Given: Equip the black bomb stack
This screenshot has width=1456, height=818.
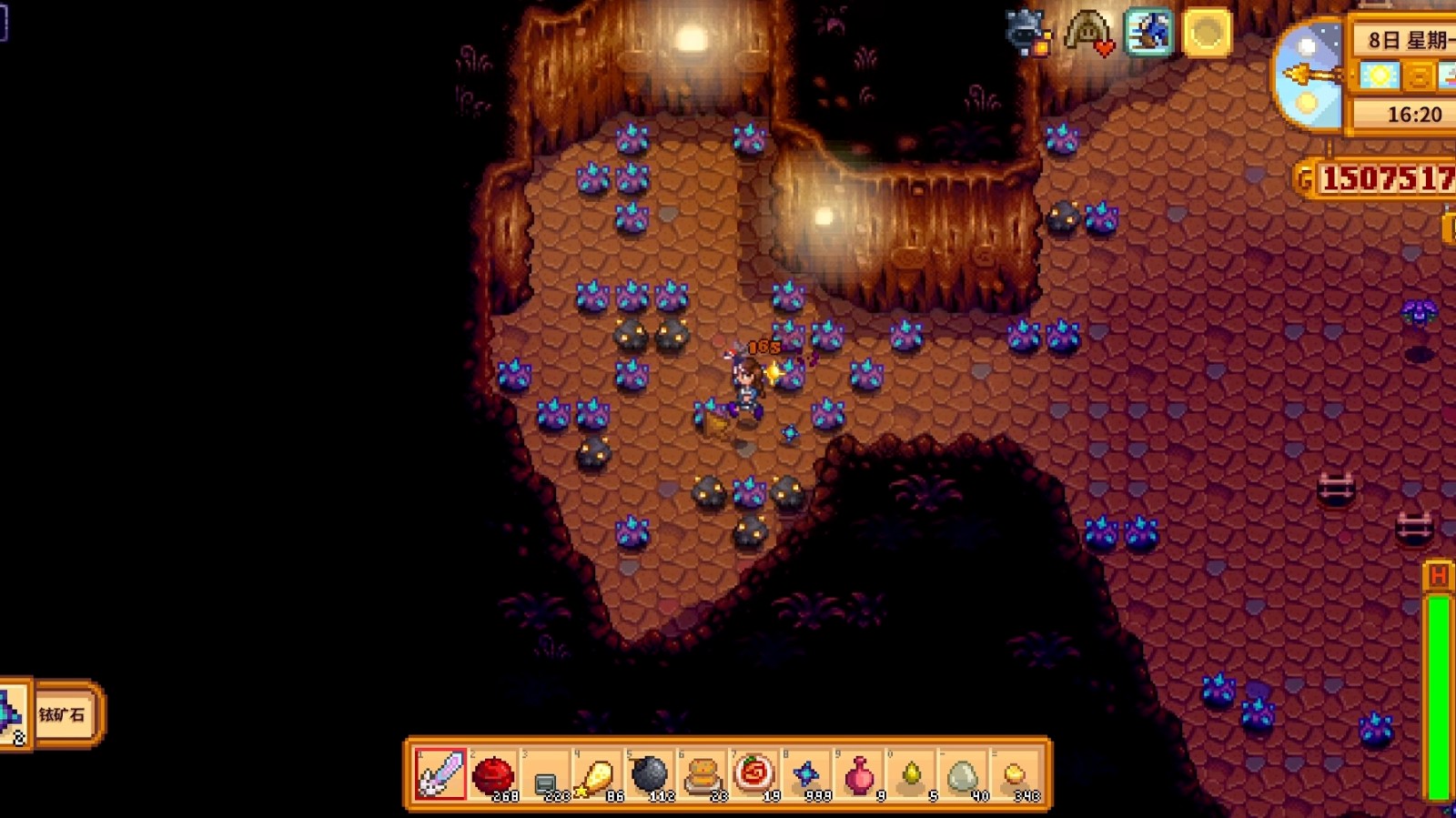Looking at the screenshot, I should click(x=650, y=774).
